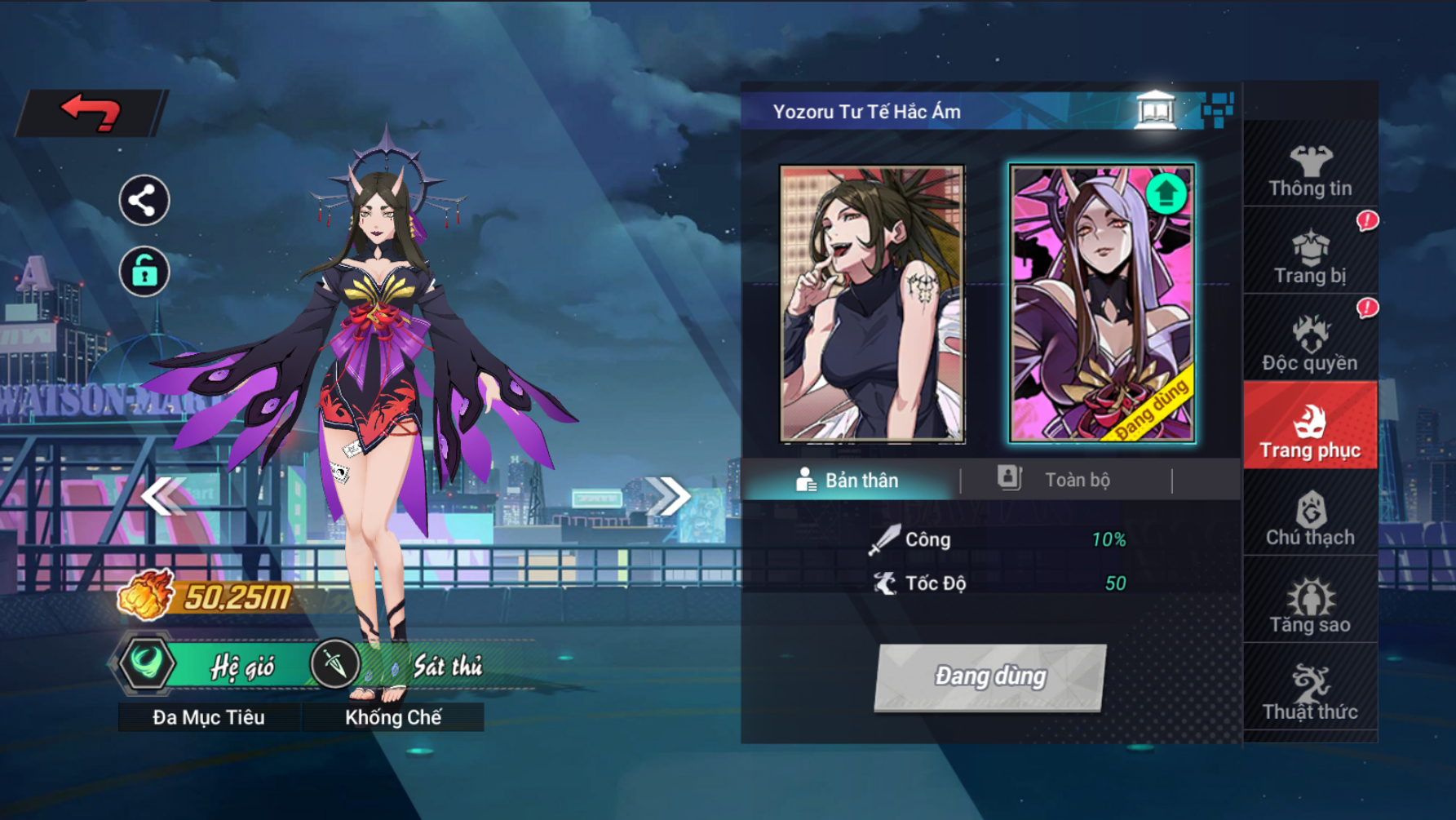The width and height of the screenshot is (1456, 820).
Task: Open the Chú thạch section
Action: click(1310, 519)
